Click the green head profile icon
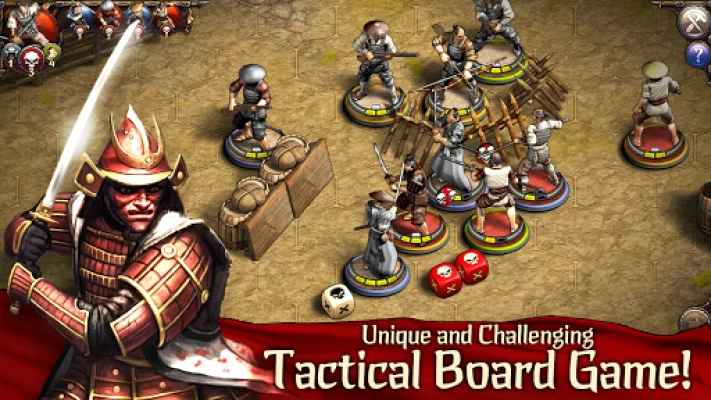The height and width of the screenshot is (400, 711). [x=53, y=51]
